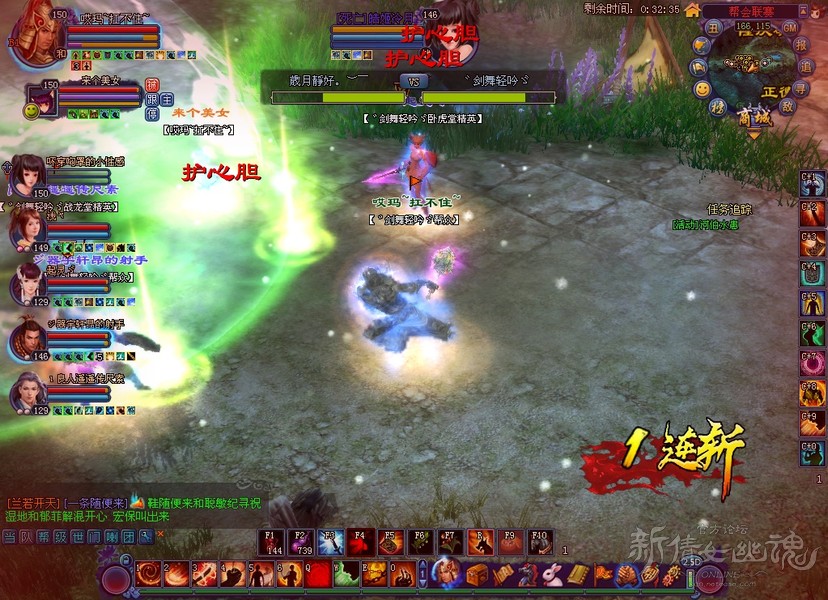The height and width of the screenshot is (600, 828).
Task: Select player portrait 哎玛~扛不住~
Action: [36, 34]
